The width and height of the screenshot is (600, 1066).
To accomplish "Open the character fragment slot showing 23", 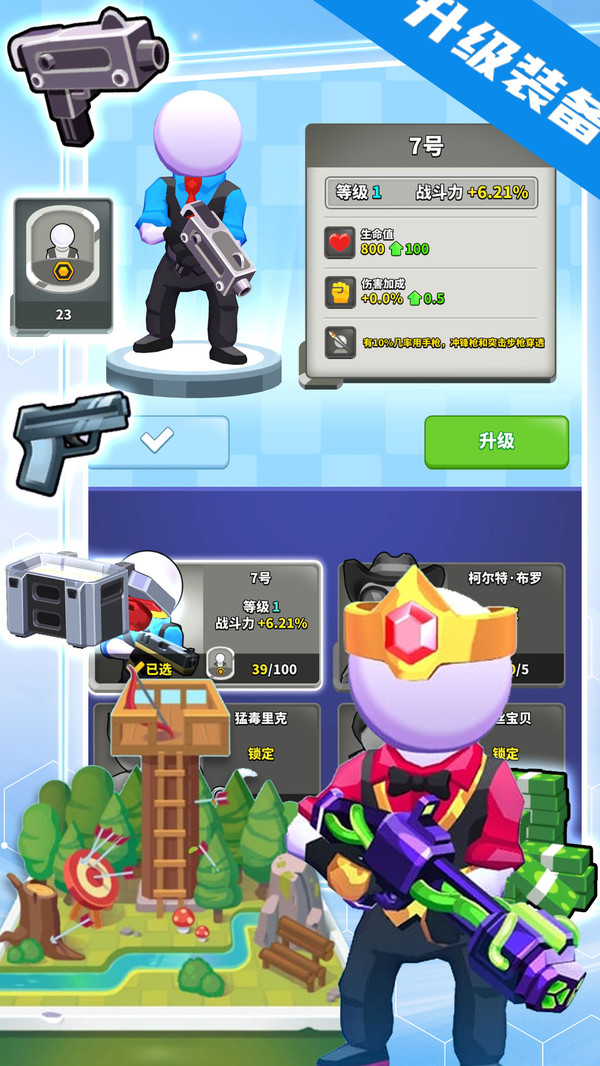I will (63, 265).
